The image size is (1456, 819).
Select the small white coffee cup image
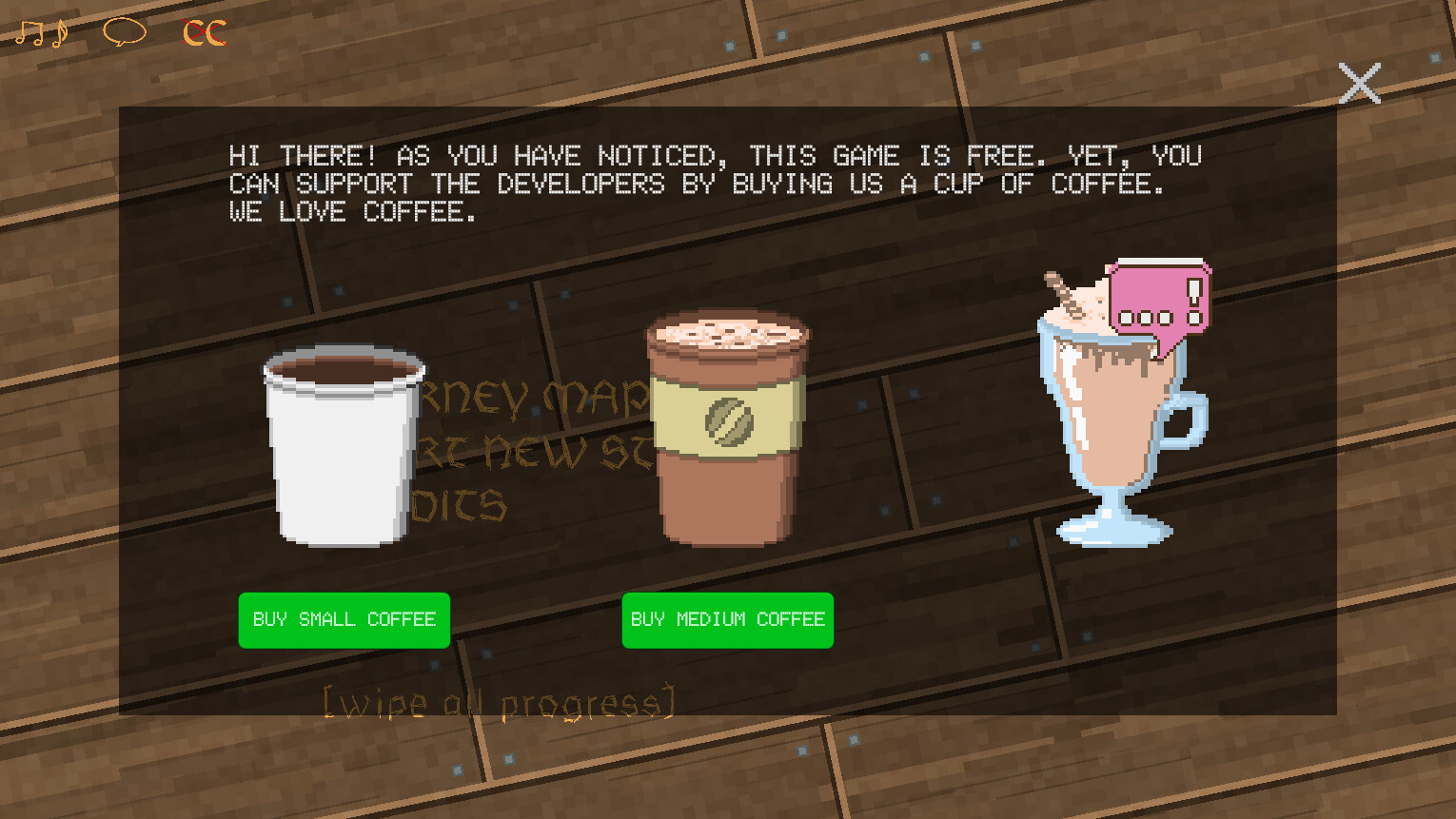point(343,447)
